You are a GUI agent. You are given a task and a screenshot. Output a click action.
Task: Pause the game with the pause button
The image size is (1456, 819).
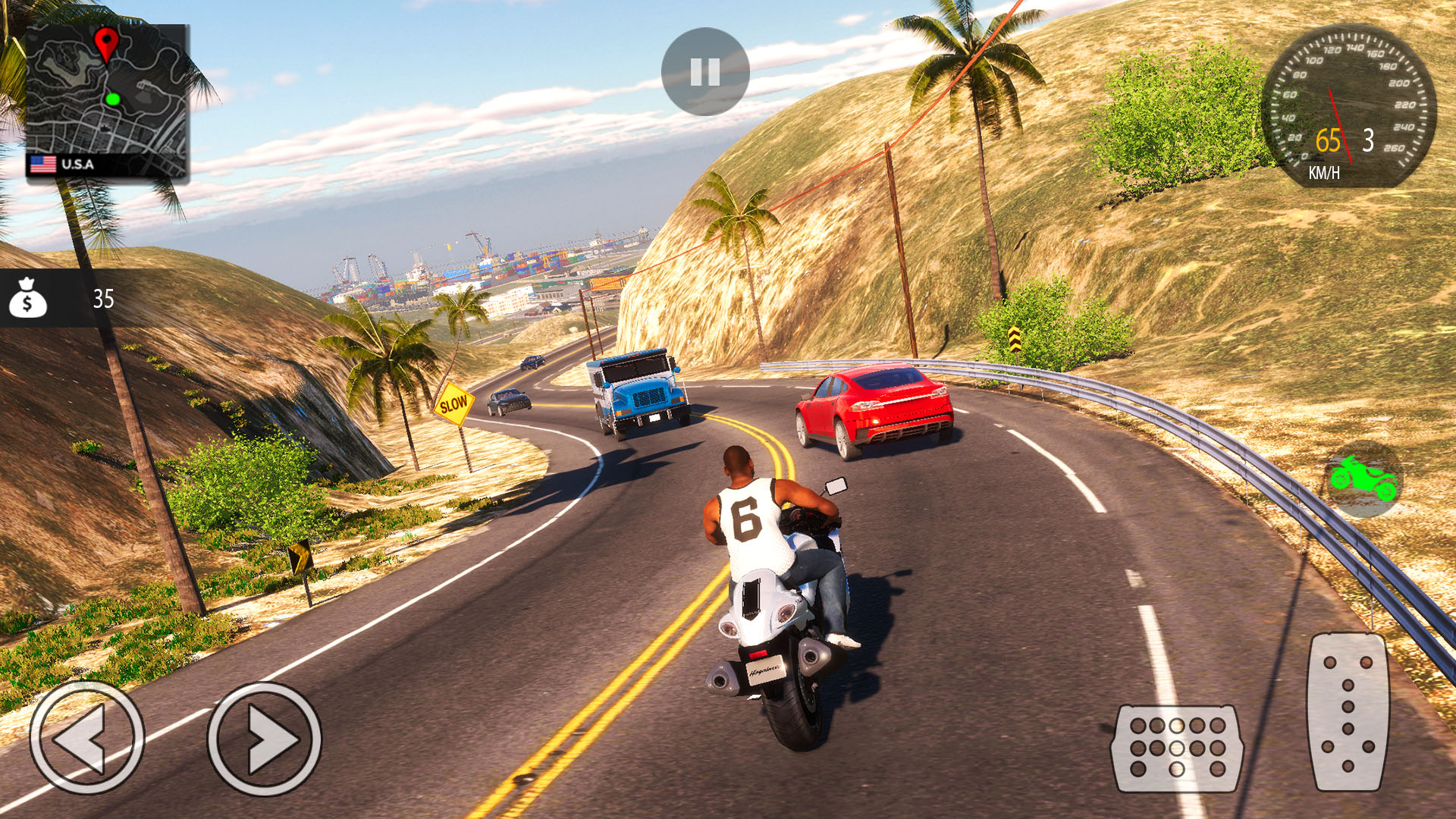point(705,72)
